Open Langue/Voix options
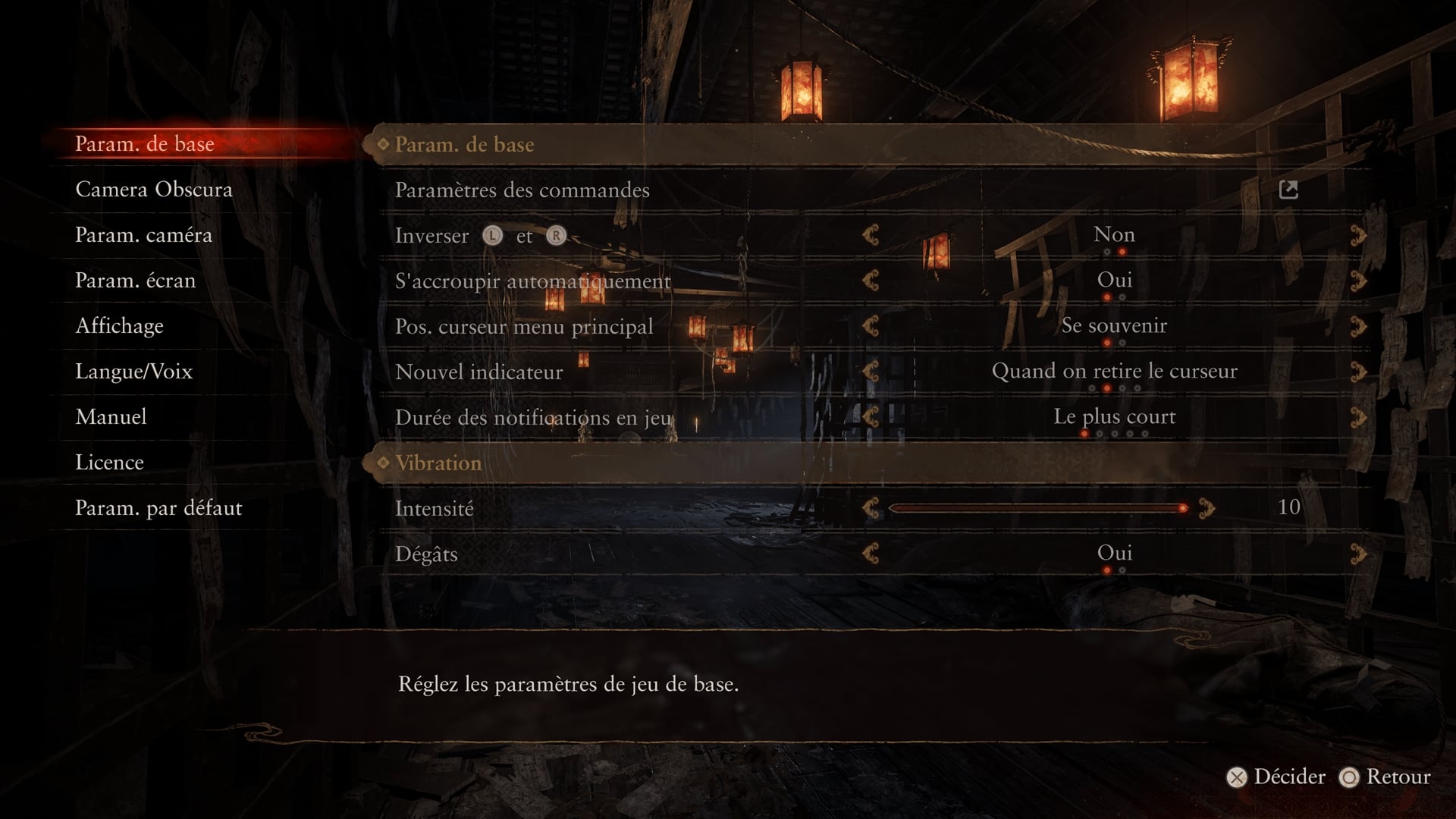The image size is (1456, 819). tap(133, 372)
